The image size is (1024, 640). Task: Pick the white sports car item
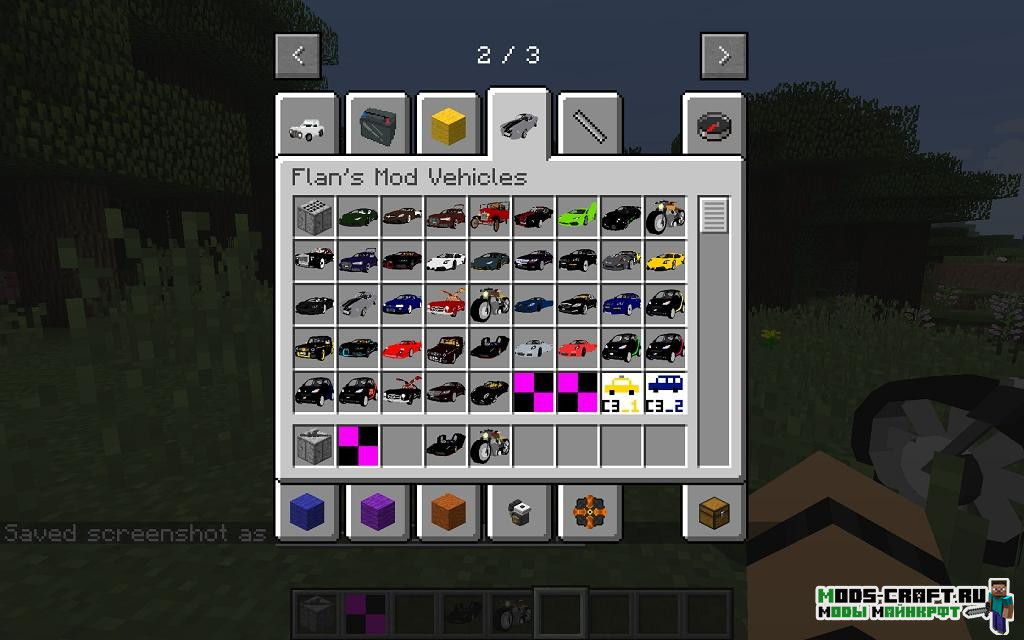[445, 260]
